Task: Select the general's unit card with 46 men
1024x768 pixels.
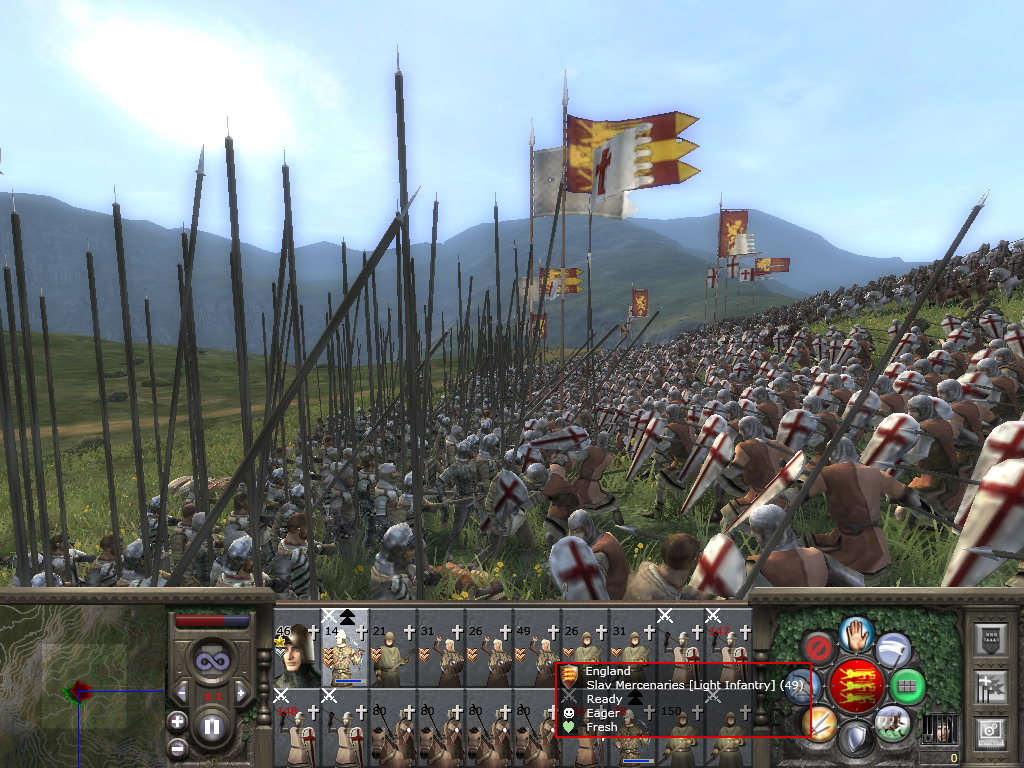Action: click(296, 655)
